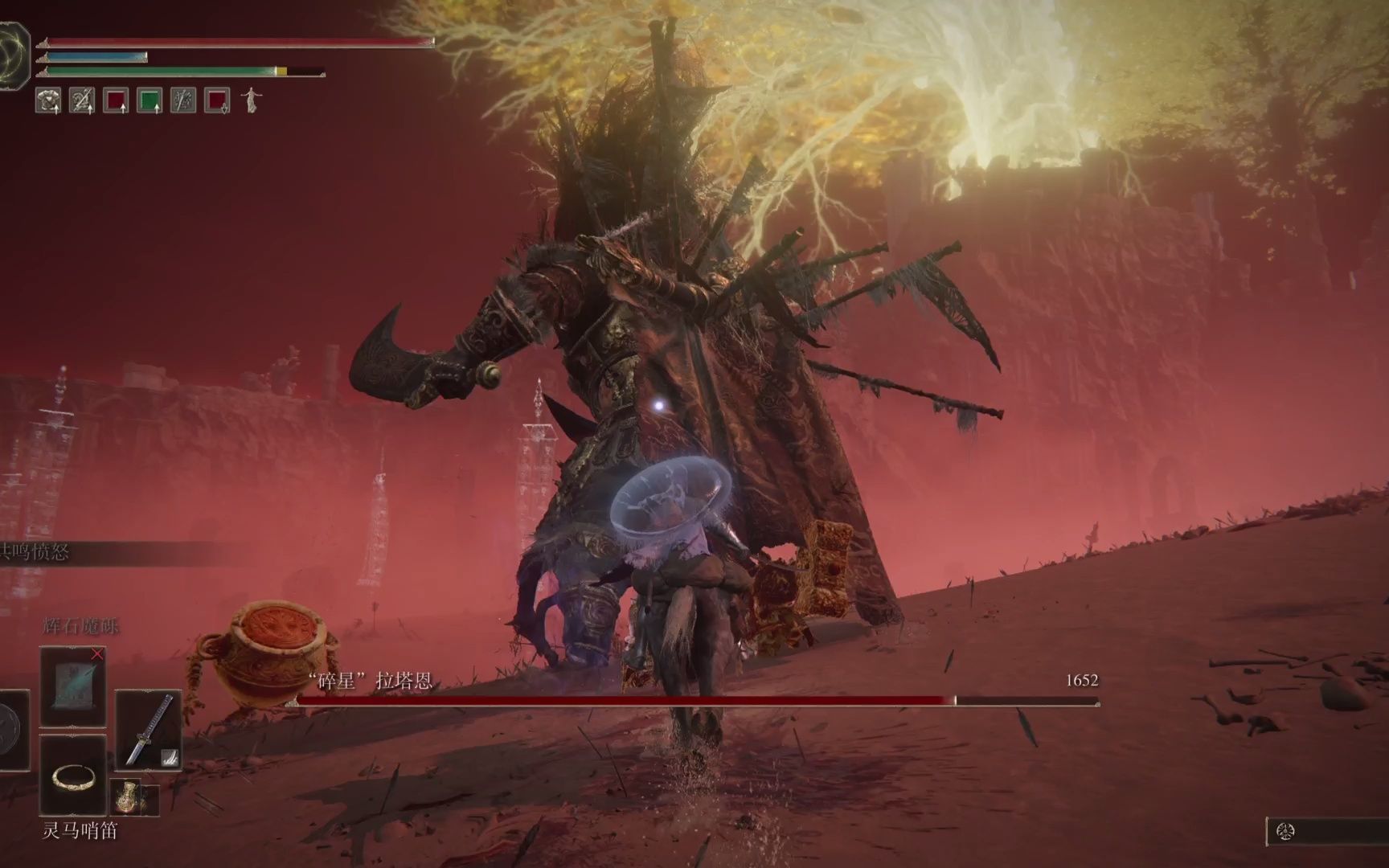Click the red square down-arrow debuff icon
1389x868 pixels.
[217, 100]
